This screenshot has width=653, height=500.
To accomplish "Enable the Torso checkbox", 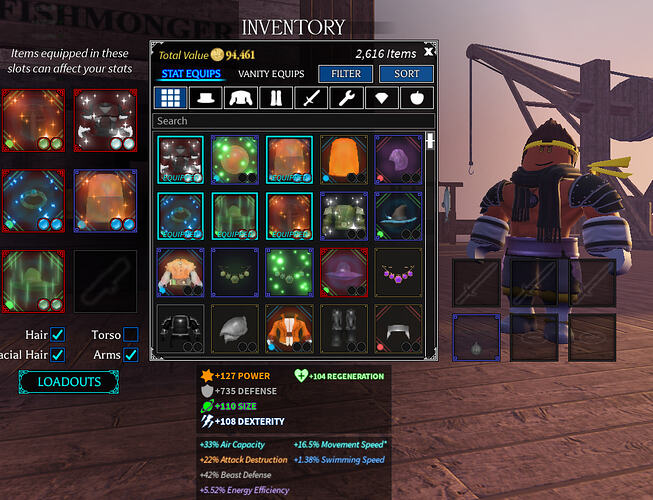I will pyautogui.click(x=131, y=334).
